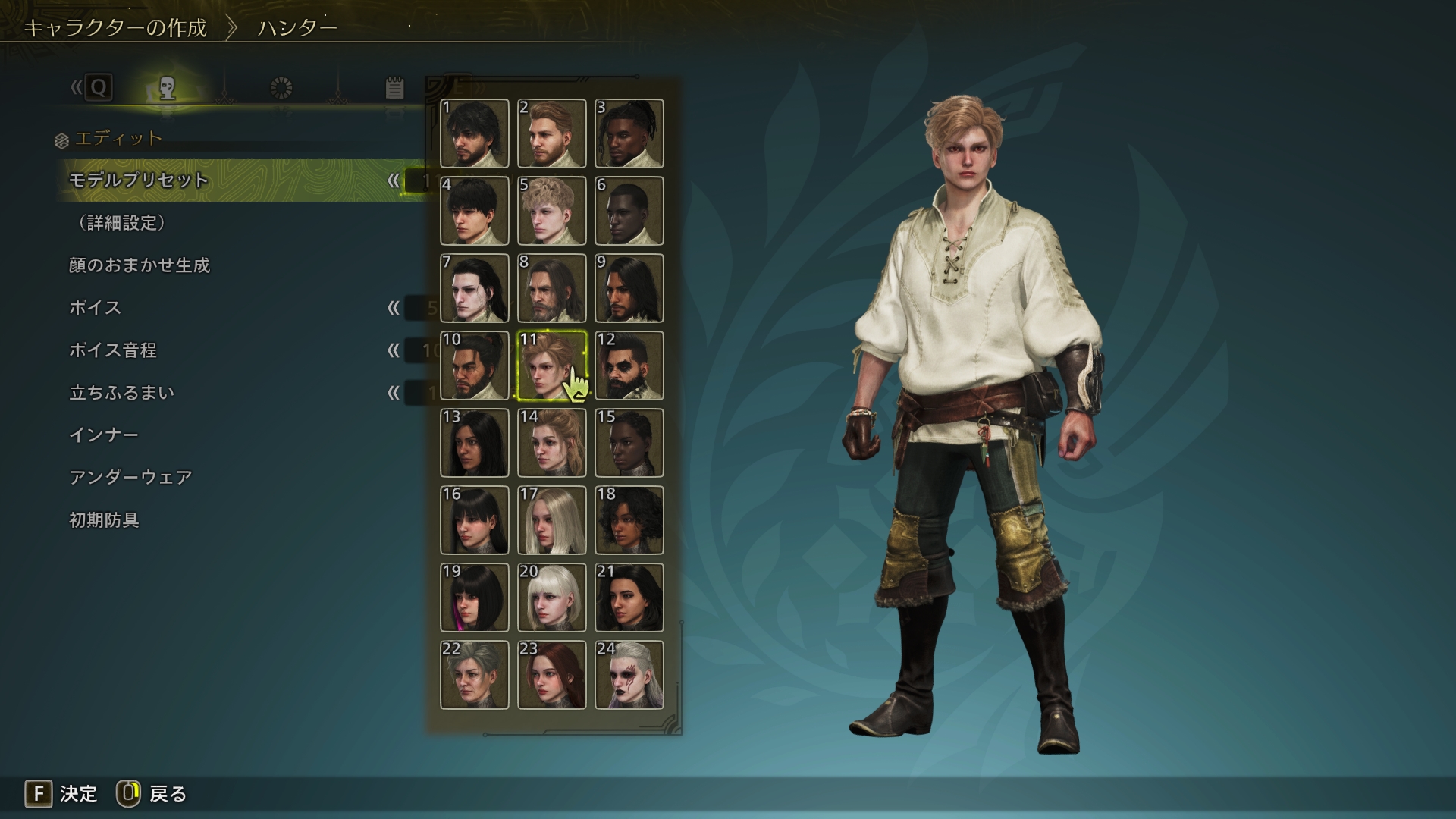Open the ボイス音程 voice pitch setting
Screen dimensions: 1456x819
(x=113, y=350)
